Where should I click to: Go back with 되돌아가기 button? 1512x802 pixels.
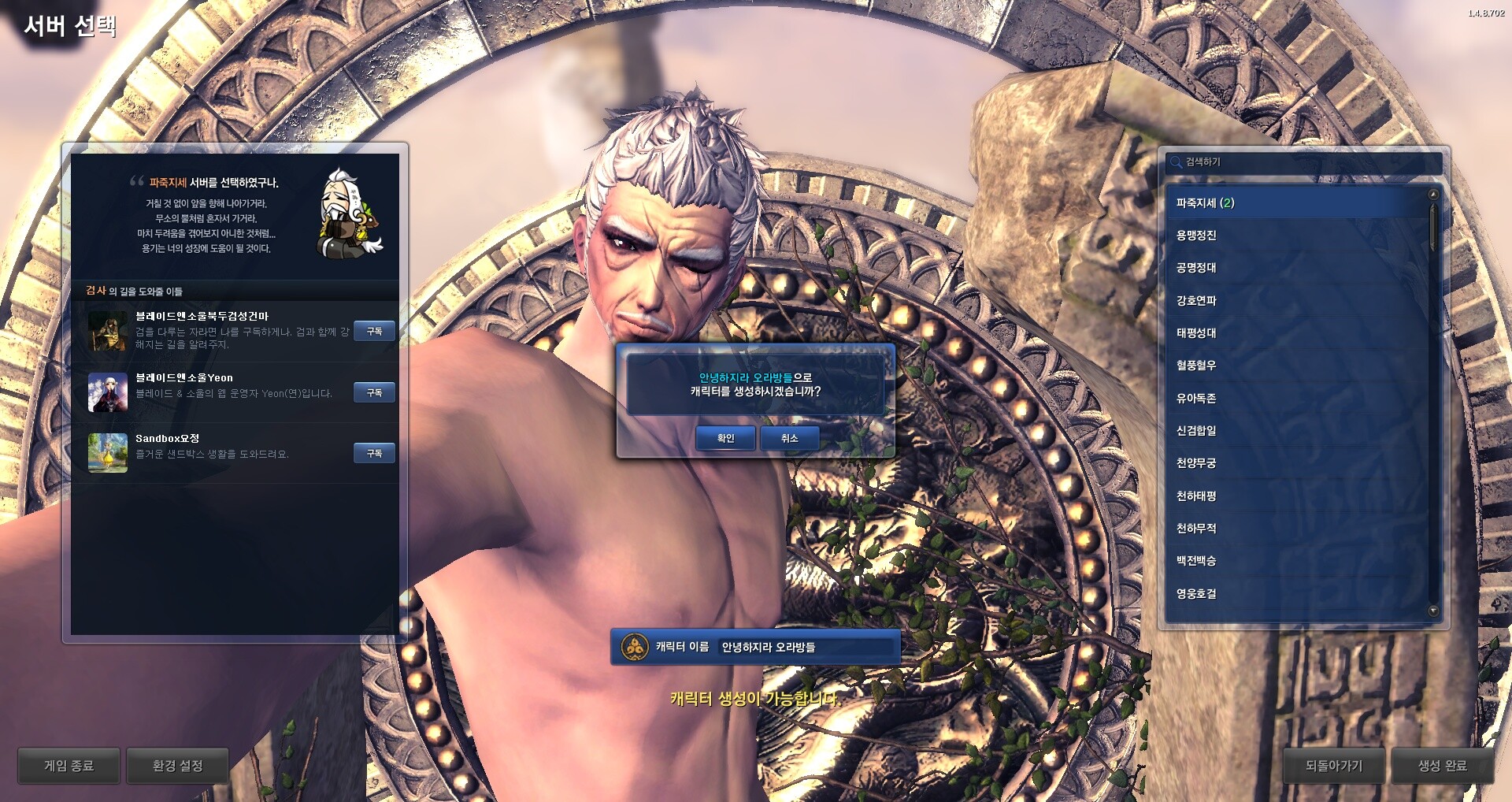pos(1333,766)
